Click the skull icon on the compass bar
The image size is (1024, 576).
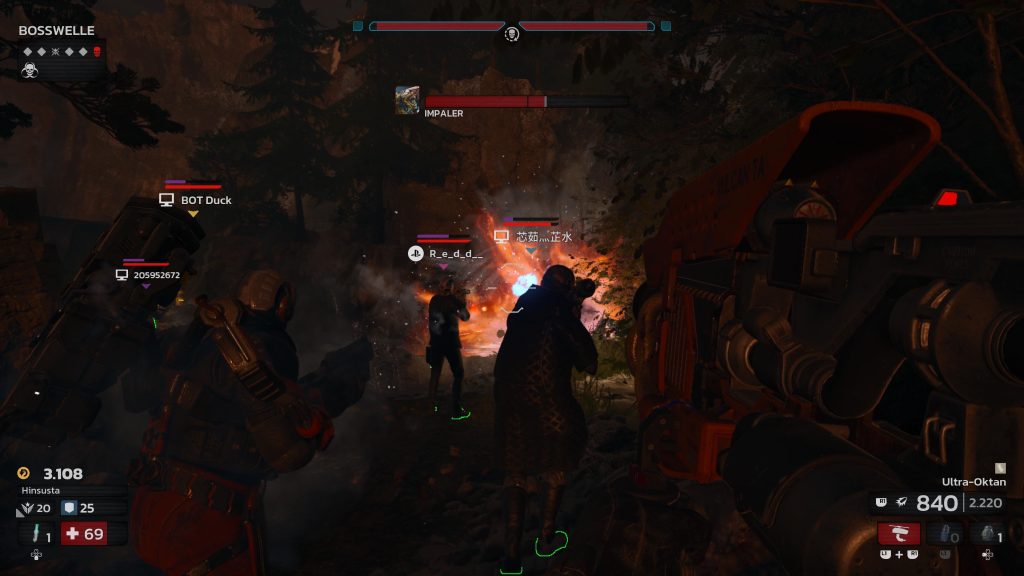[x=511, y=33]
